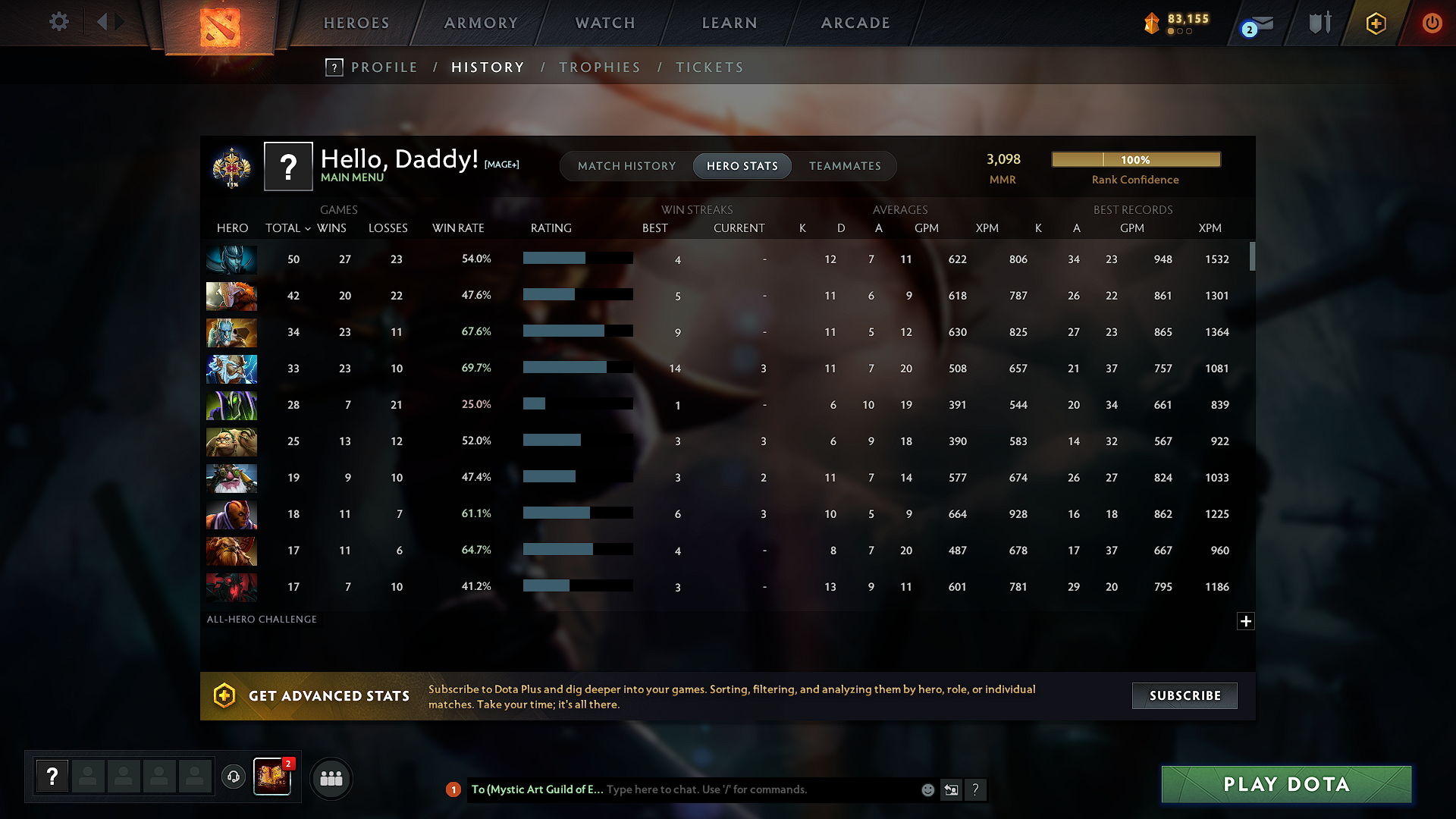Switch to the HERO STATS tab

coord(742,166)
